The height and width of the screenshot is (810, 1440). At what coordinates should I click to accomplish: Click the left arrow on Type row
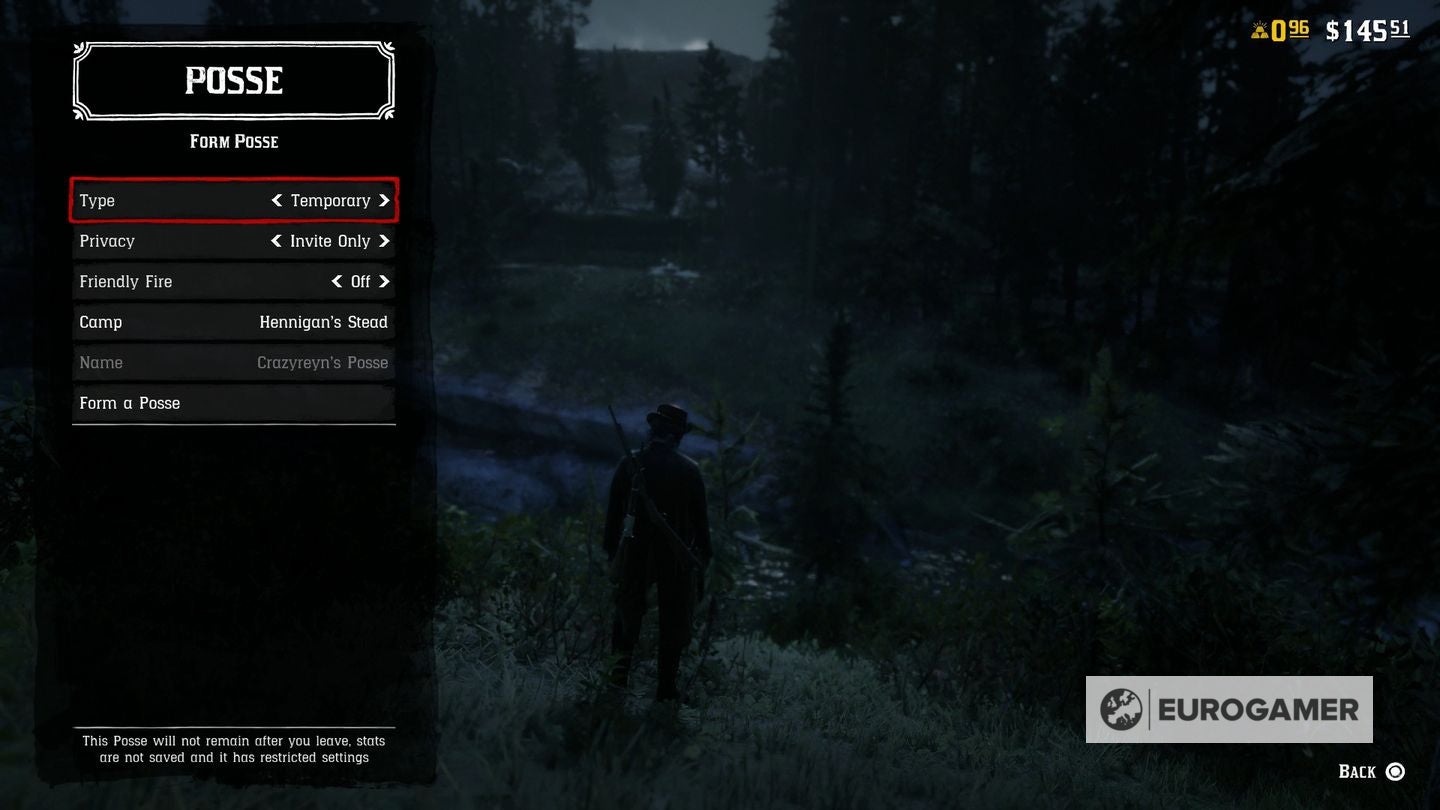[277, 200]
